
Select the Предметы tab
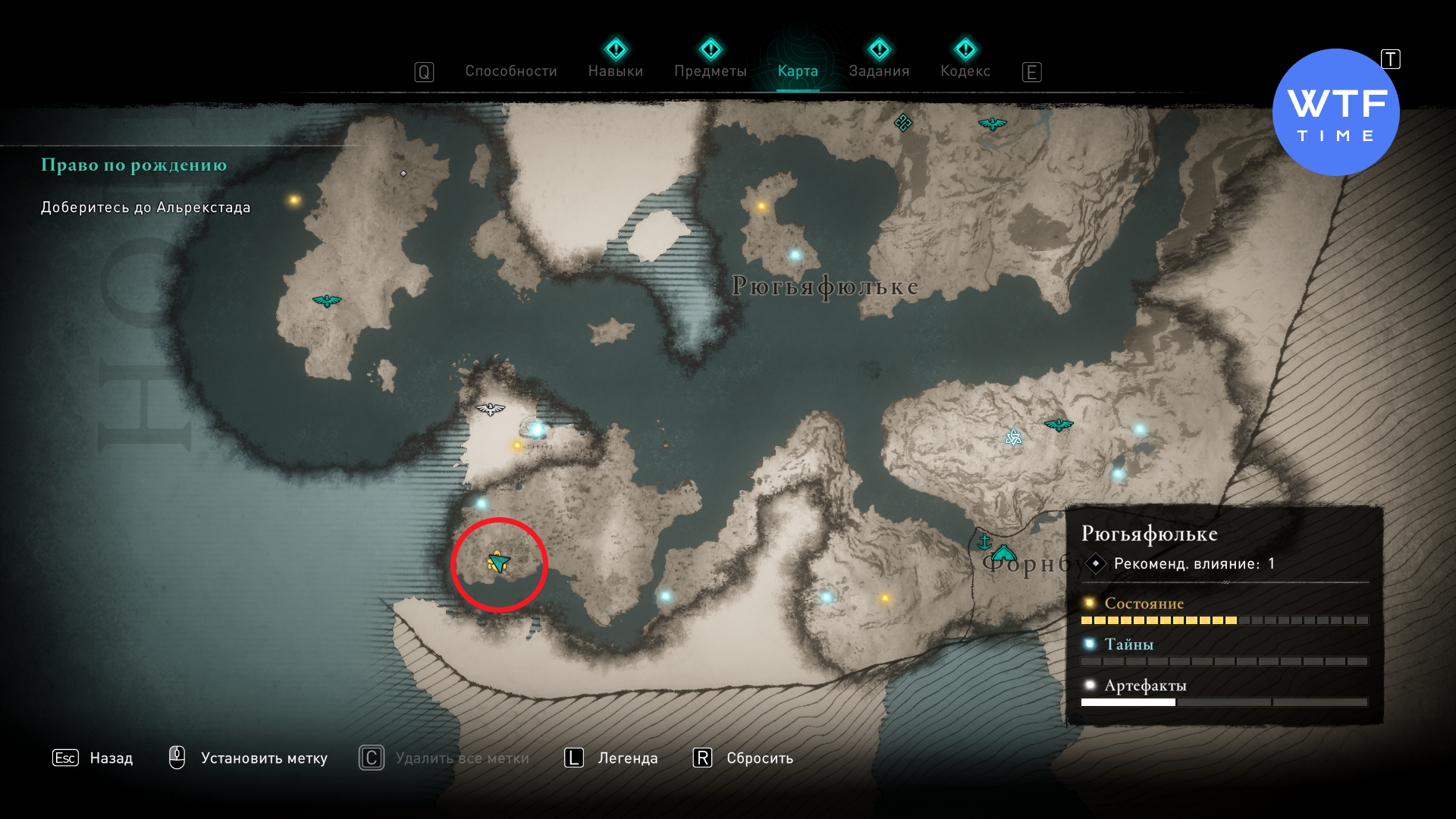[710, 71]
